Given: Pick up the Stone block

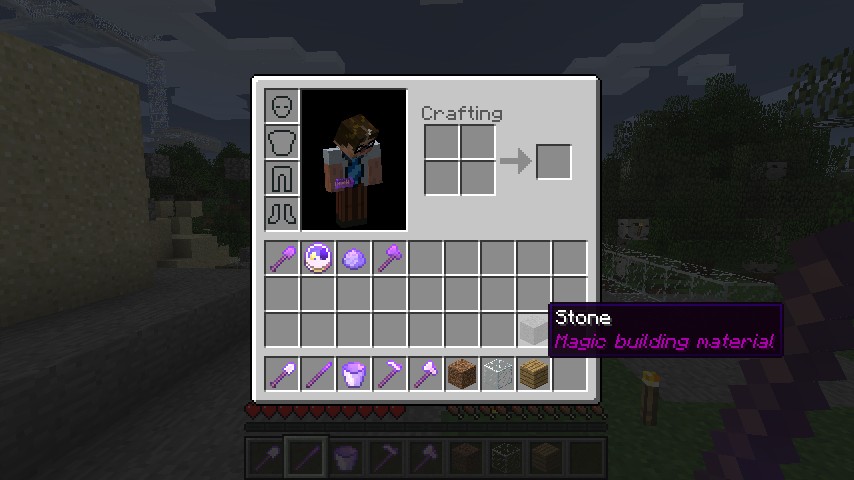Looking at the screenshot, I should pyautogui.click(x=533, y=329).
